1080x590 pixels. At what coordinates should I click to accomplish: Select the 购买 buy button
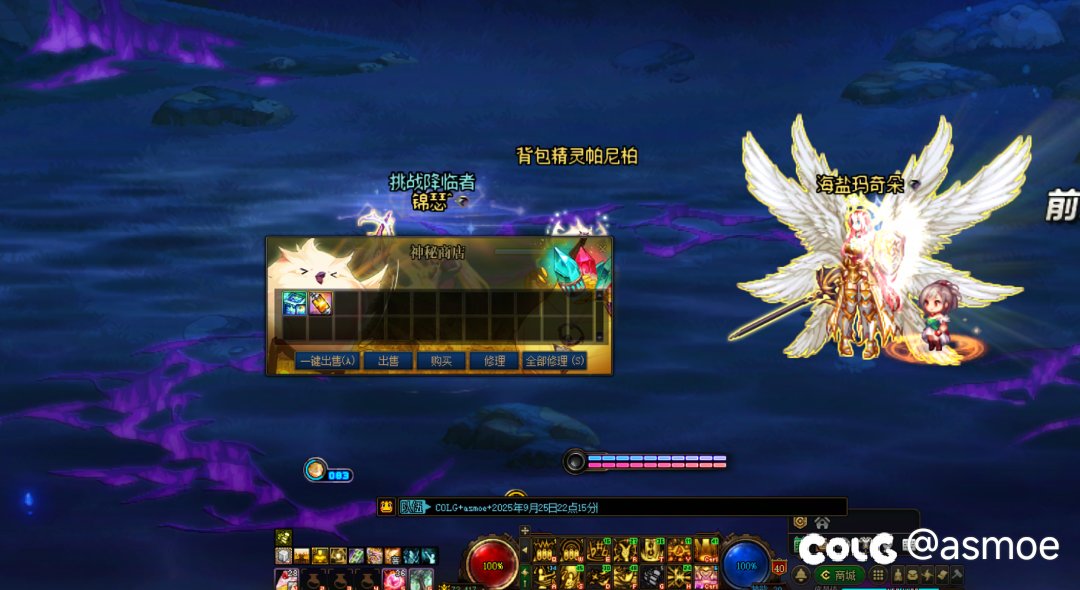point(441,361)
